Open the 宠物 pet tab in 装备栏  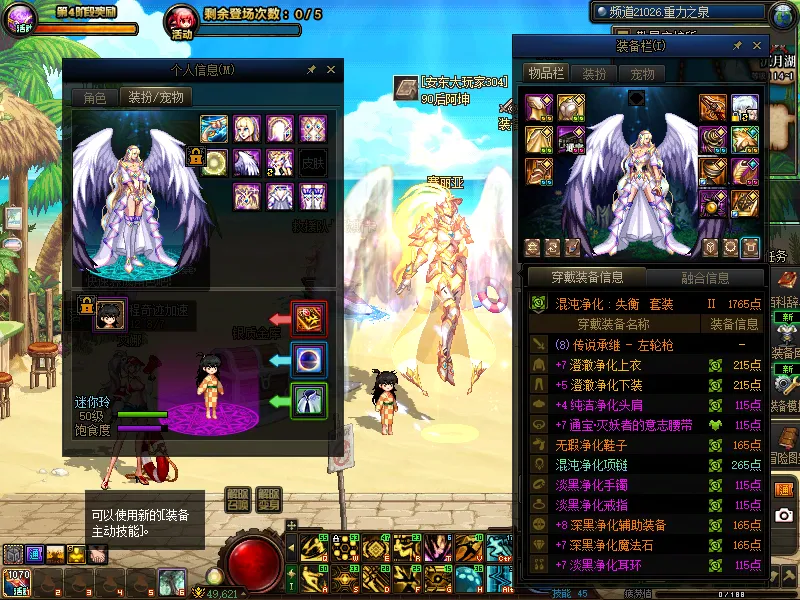[x=642, y=73]
